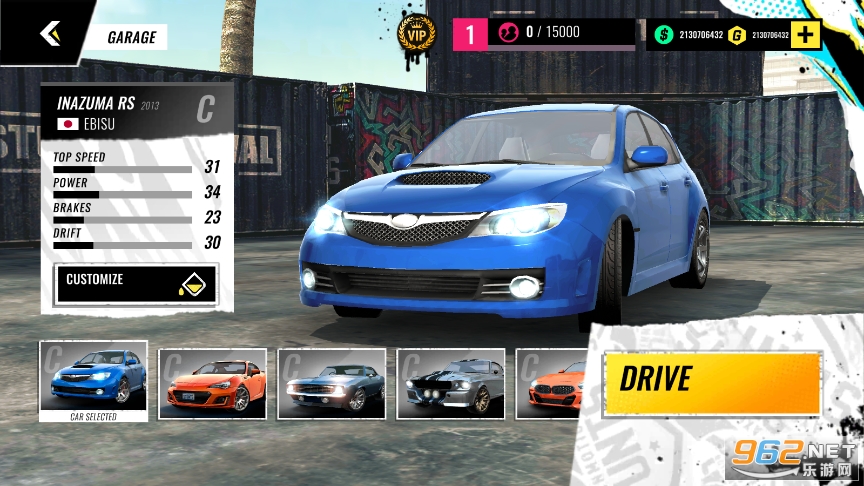Screen dimensions: 864x486
Task: Open the VIP badge
Action: [416, 35]
